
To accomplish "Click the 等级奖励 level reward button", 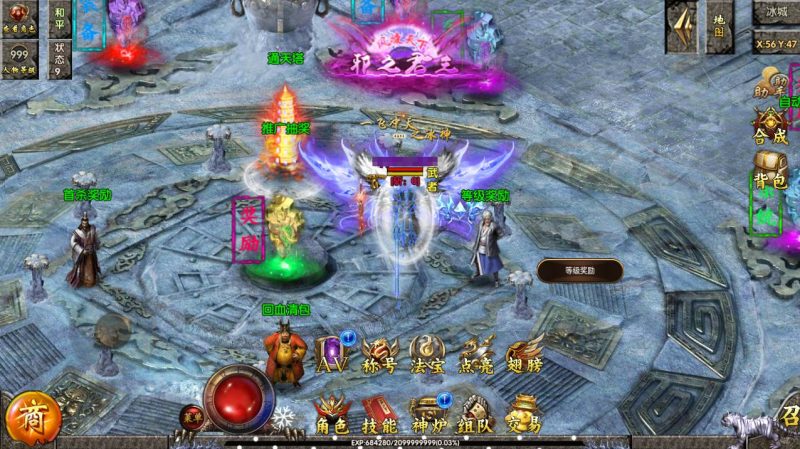I will click(x=580, y=270).
